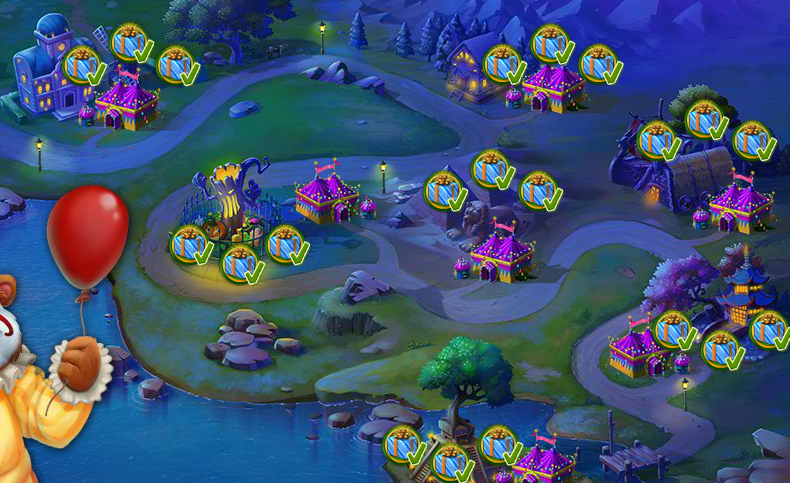Screen dimensions: 790x483
Task: Select the gift marker on the cabin roof
Action: pyautogui.click(x=503, y=63)
